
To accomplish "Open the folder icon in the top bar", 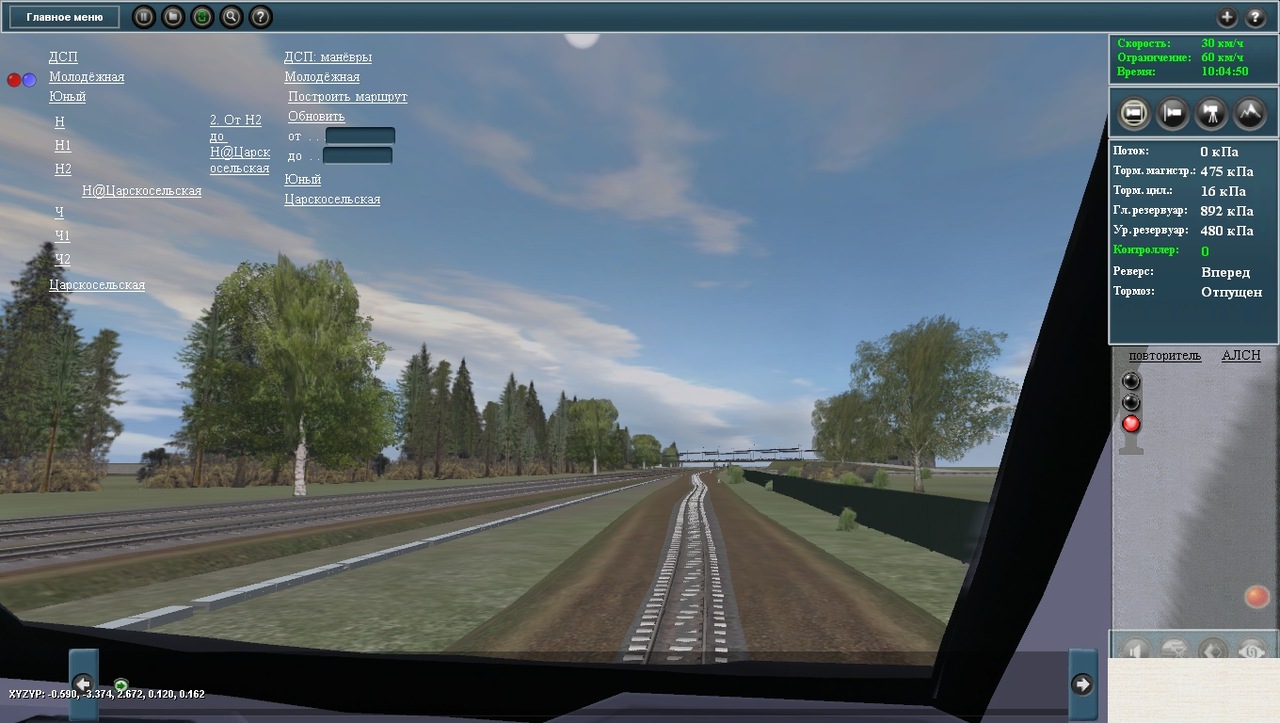I will click(x=173, y=17).
